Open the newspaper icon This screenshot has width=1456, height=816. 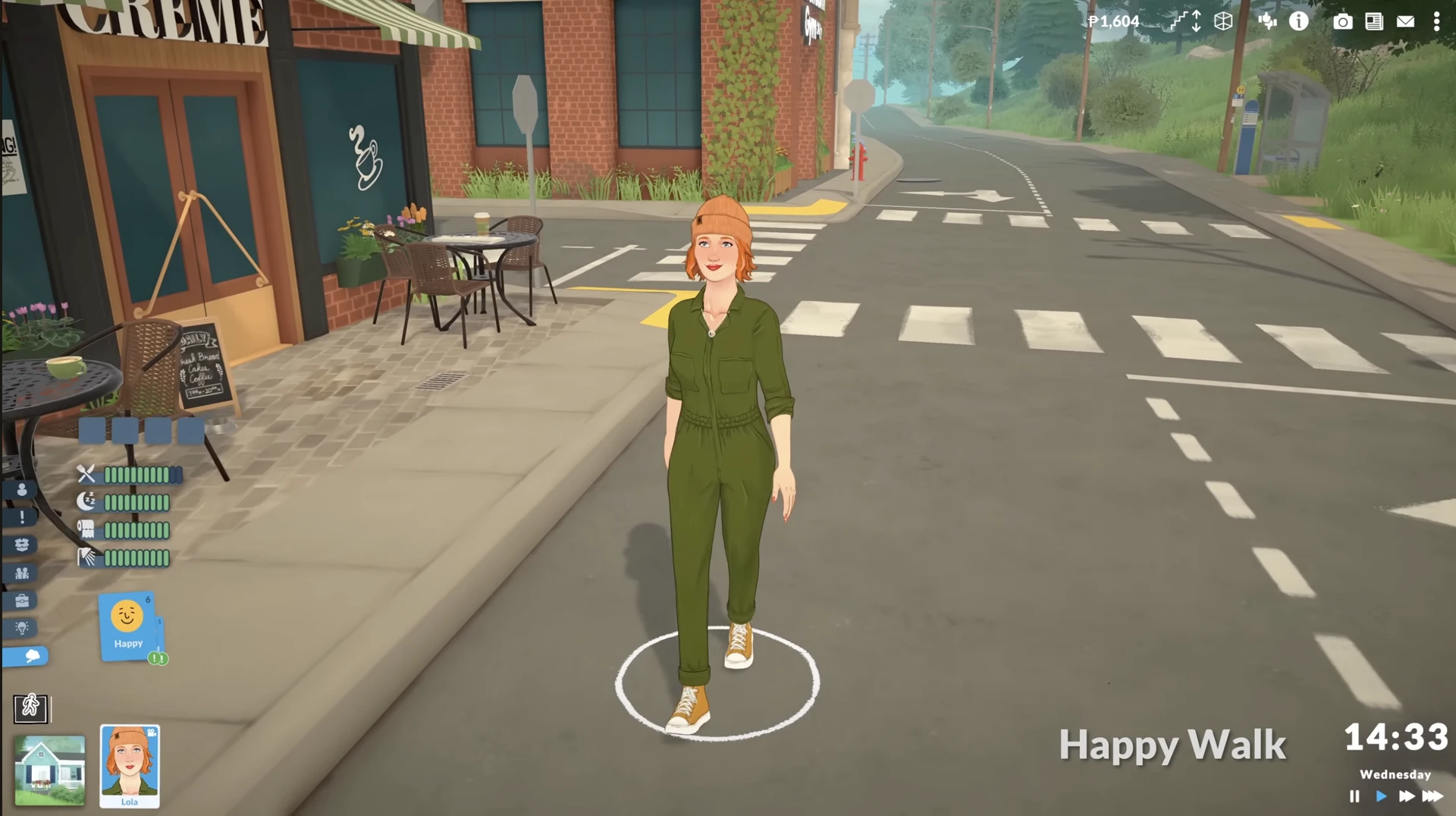coord(1373,21)
